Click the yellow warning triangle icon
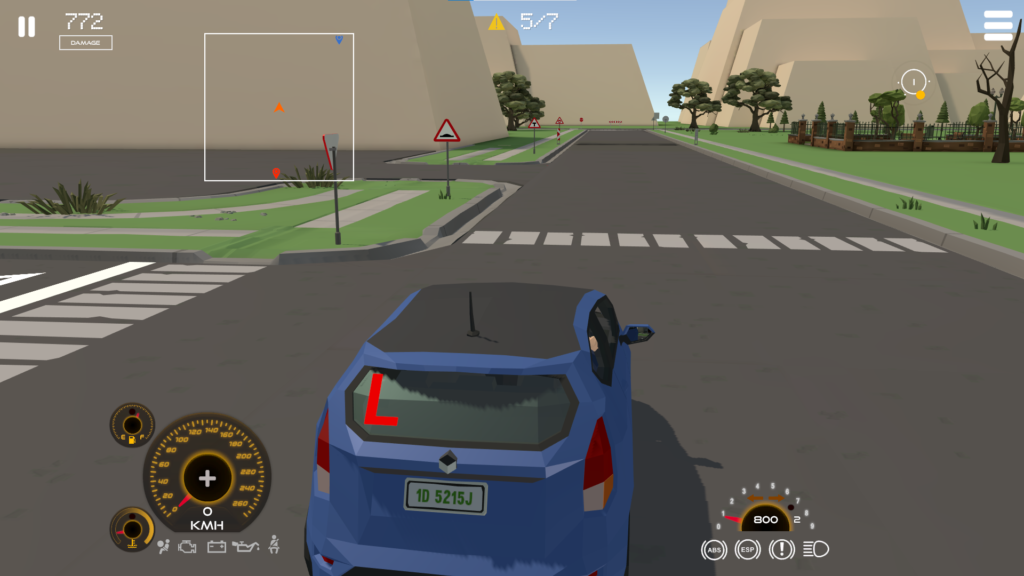The height and width of the screenshot is (576, 1024). pyautogui.click(x=496, y=22)
